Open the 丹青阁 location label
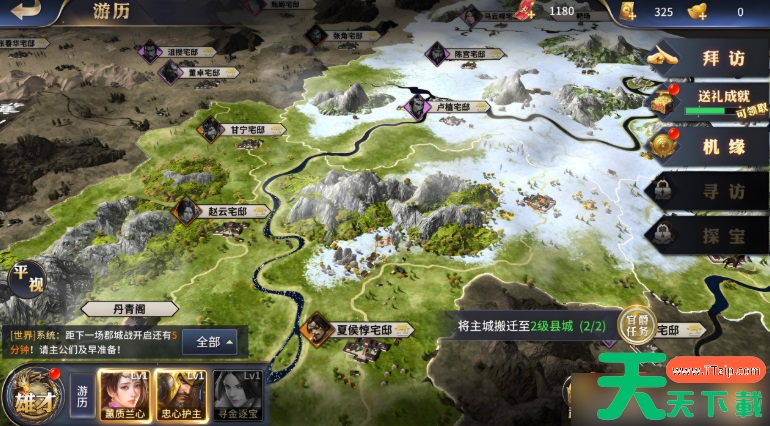Viewport: 770px width, 426px height. [130, 310]
